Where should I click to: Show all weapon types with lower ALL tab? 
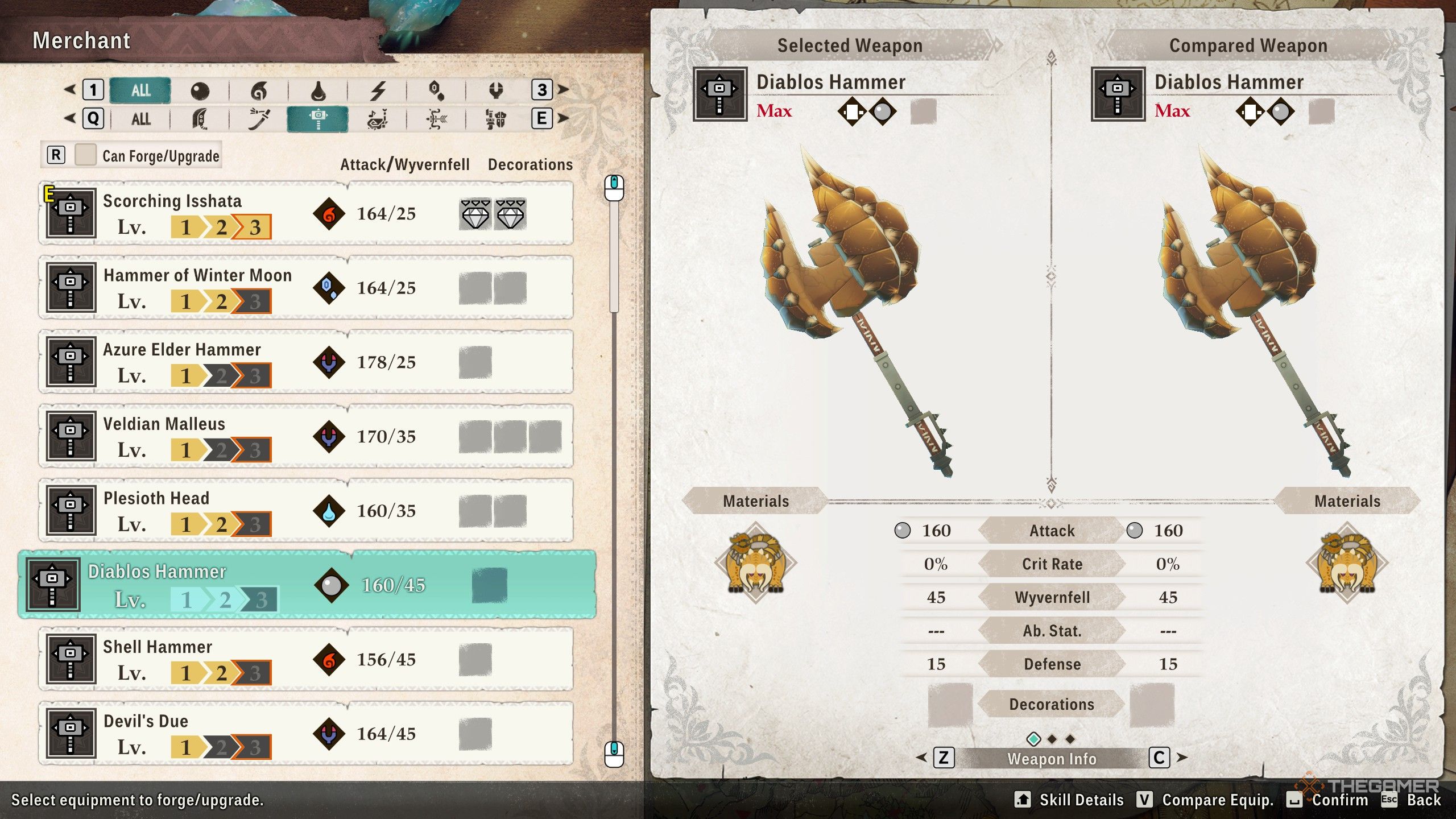pos(140,119)
